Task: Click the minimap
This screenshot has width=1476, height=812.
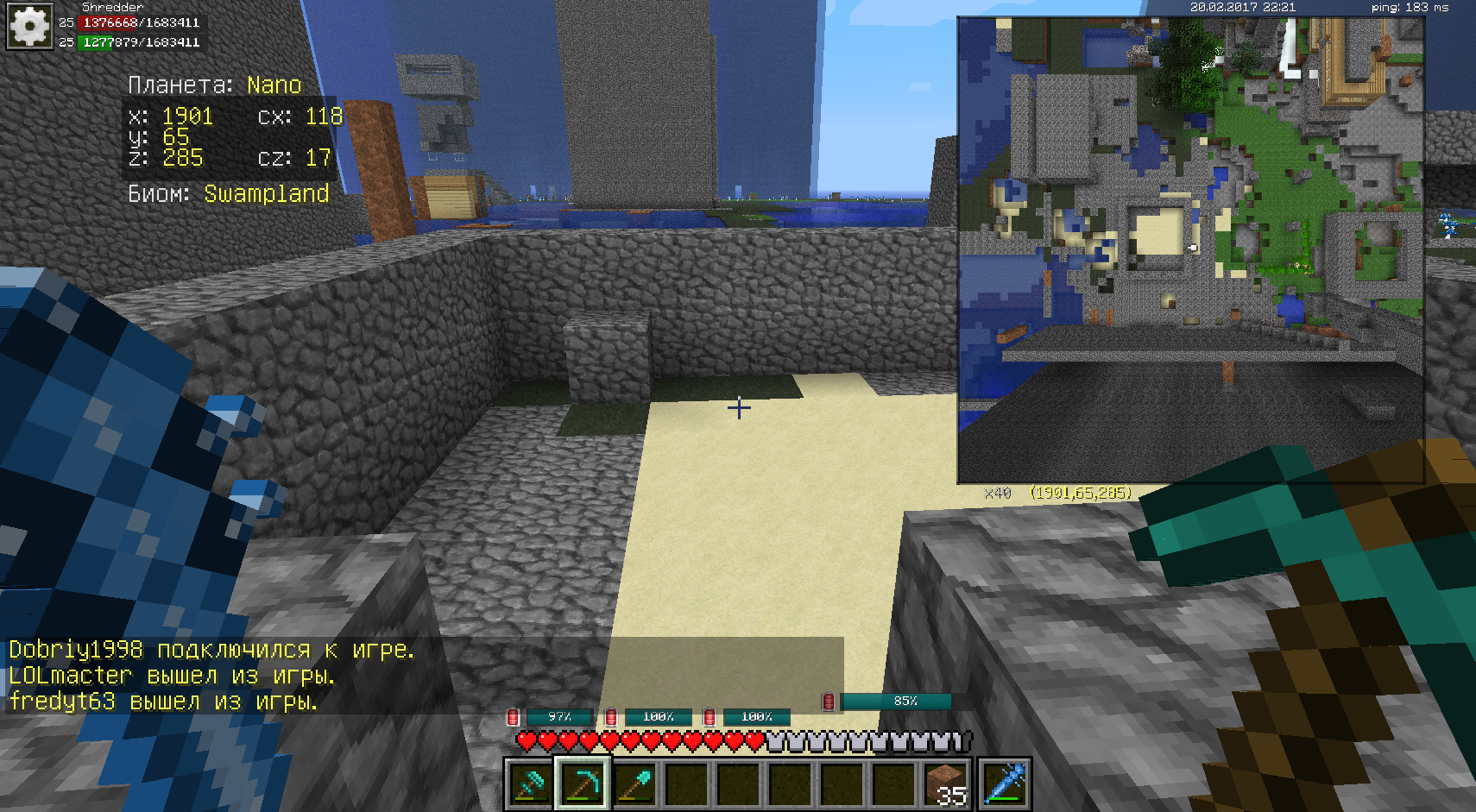Action: (x=1190, y=249)
